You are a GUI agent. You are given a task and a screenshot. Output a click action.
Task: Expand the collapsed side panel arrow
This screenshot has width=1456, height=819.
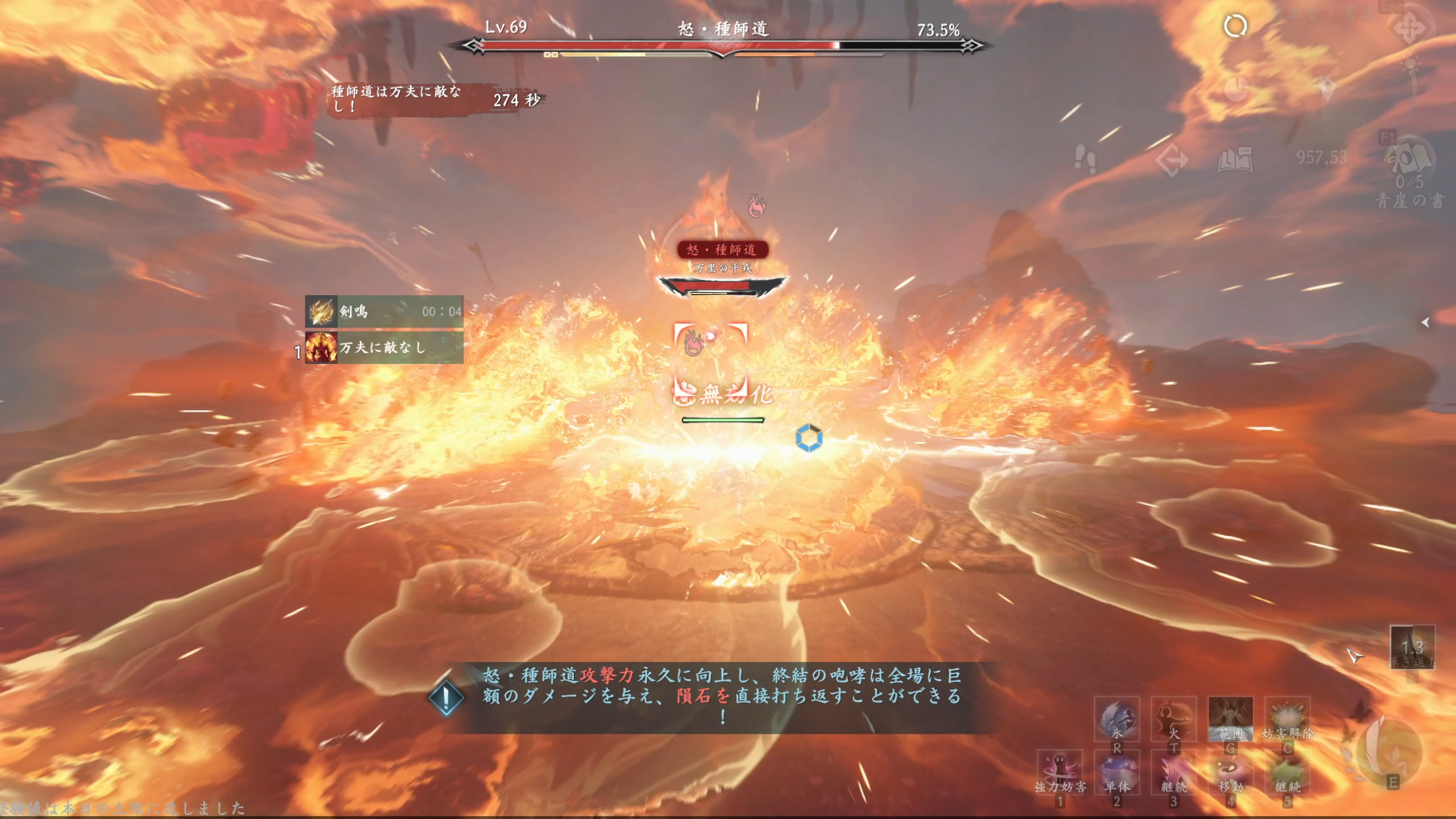tap(1425, 322)
